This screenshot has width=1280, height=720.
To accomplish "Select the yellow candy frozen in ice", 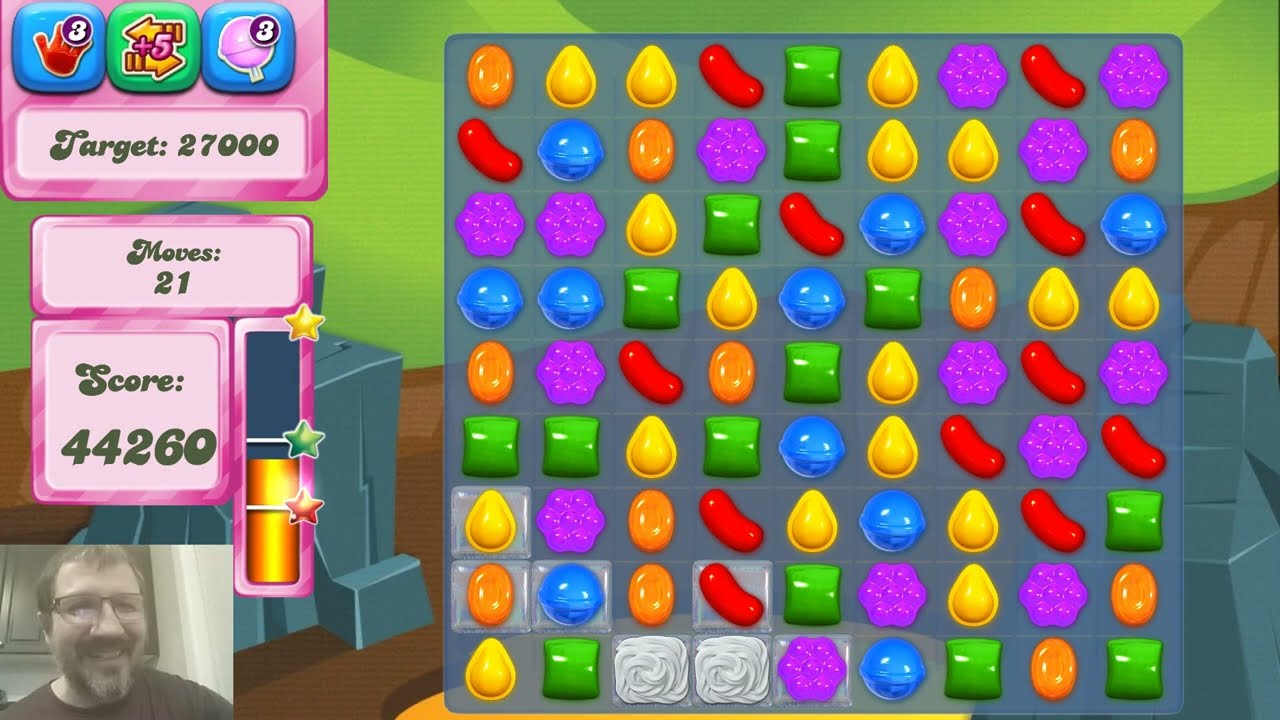I will click(490, 522).
